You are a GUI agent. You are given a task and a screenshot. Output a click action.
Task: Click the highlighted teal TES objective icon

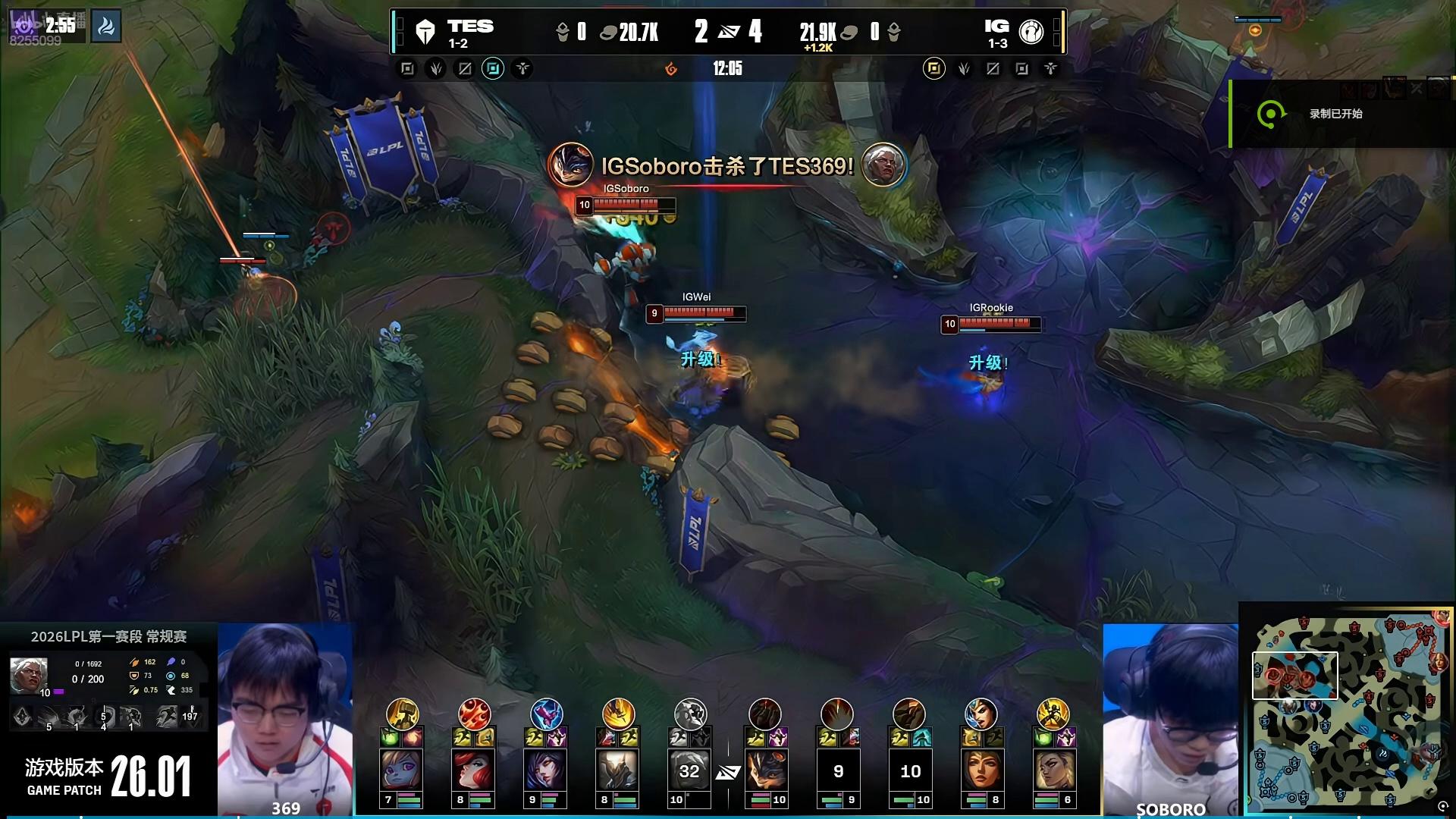pos(493,69)
